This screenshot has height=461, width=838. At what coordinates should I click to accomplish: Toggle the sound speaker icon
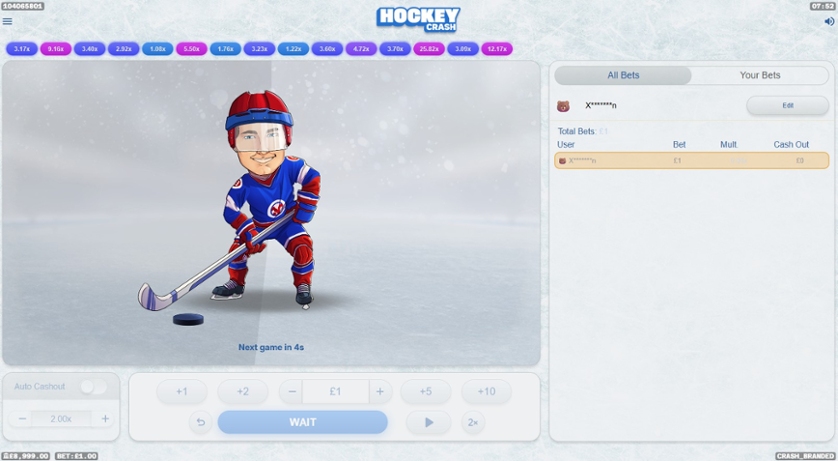coord(828,21)
